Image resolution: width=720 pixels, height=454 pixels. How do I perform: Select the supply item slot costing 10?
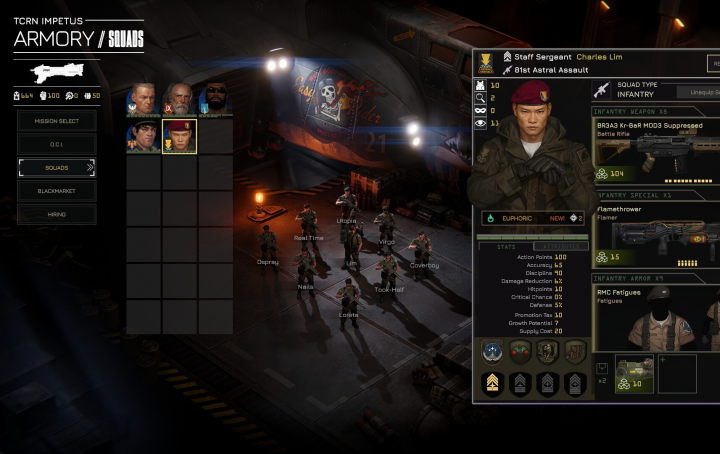(633, 372)
